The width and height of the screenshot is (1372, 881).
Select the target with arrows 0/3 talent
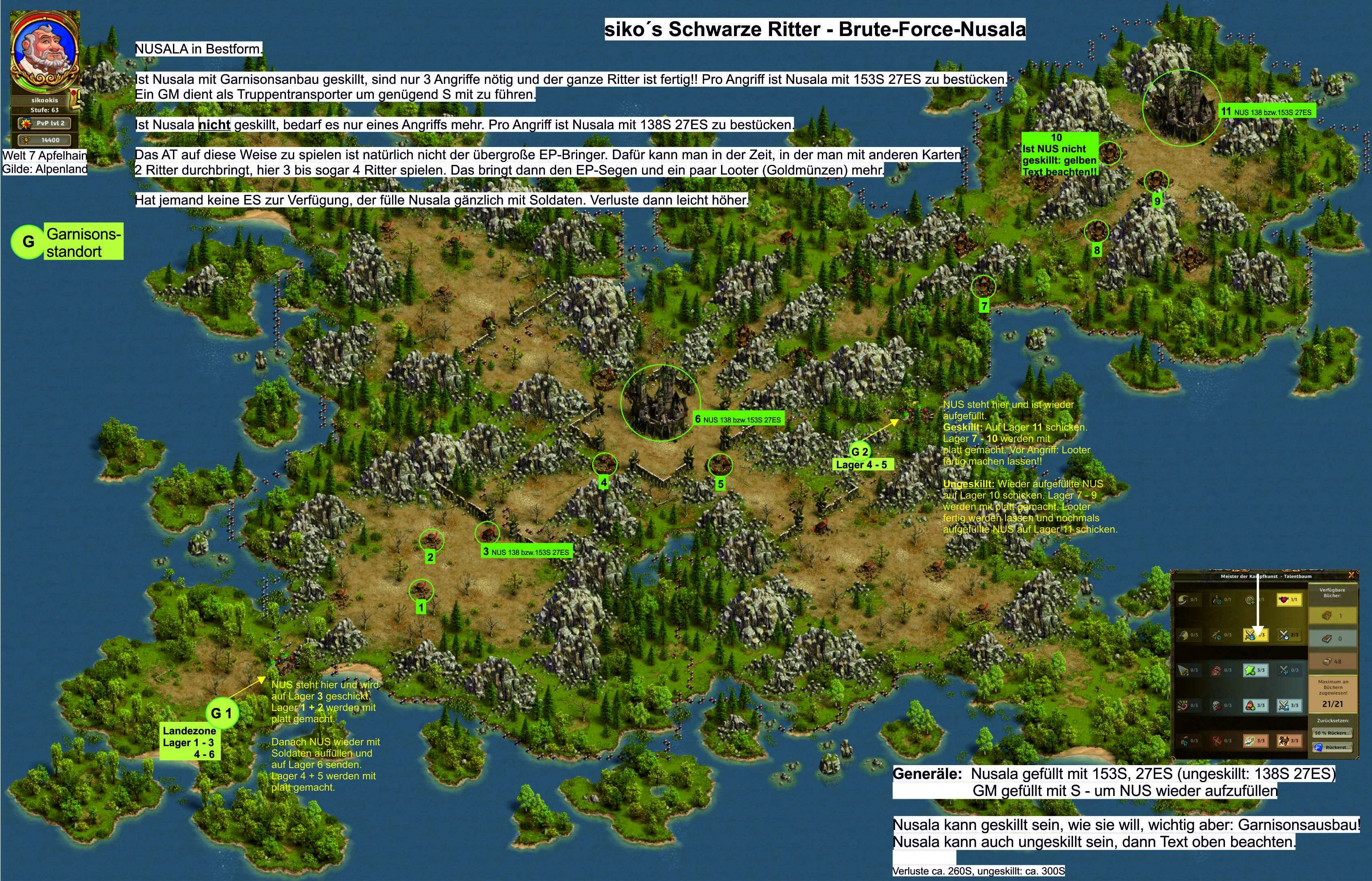click(x=1188, y=705)
